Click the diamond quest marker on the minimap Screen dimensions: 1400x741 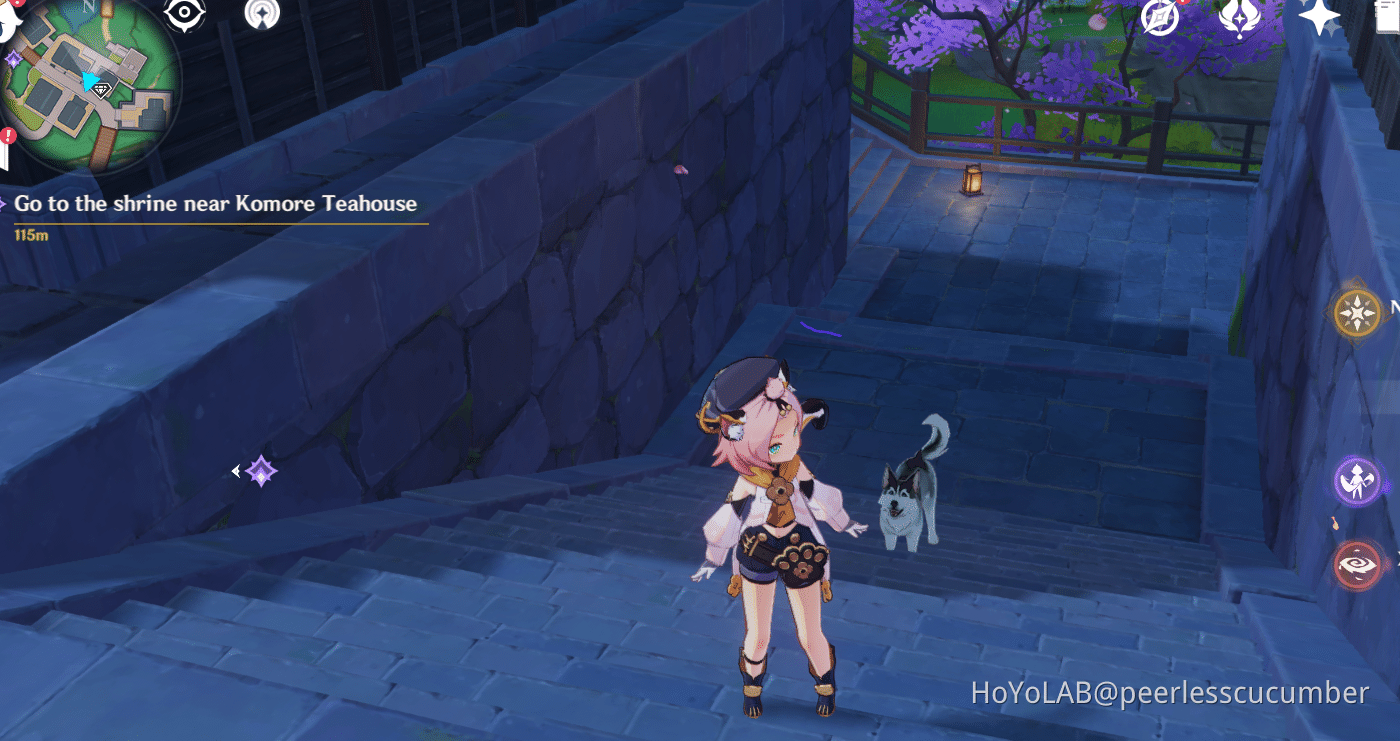tap(101, 89)
